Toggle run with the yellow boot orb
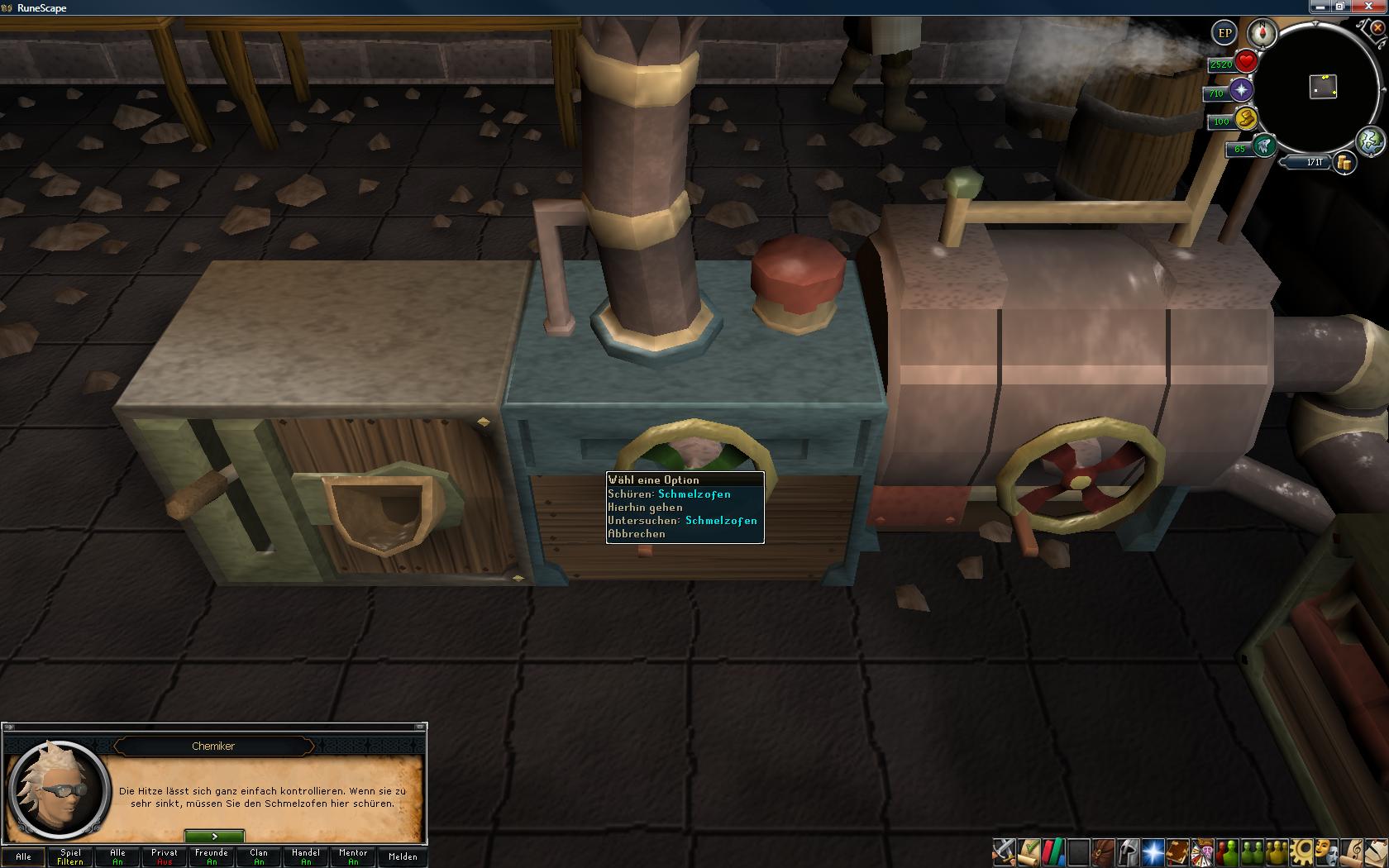This screenshot has height=868, width=1389. [x=1245, y=119]
